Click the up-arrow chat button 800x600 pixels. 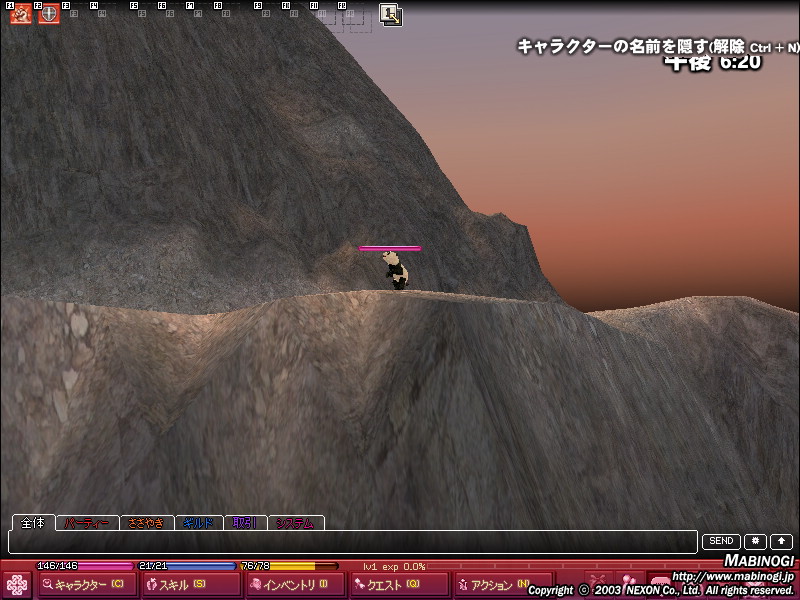(x=781, y=542)
